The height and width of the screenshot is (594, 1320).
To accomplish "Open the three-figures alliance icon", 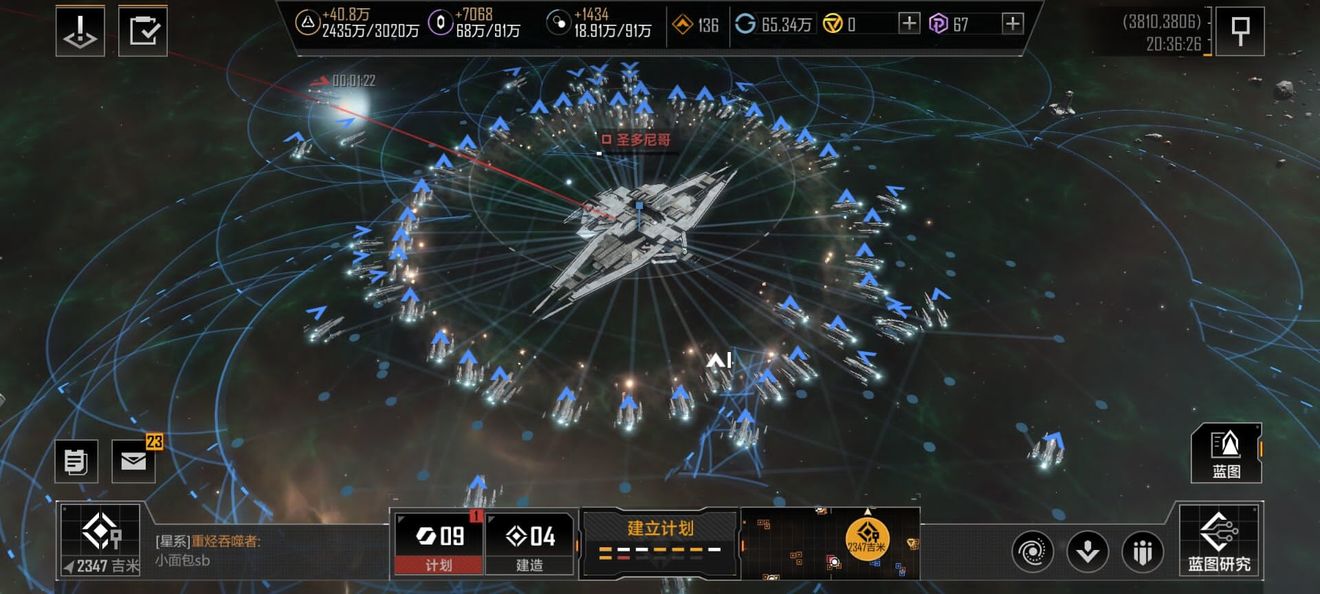I will [x=1142, y=551].
